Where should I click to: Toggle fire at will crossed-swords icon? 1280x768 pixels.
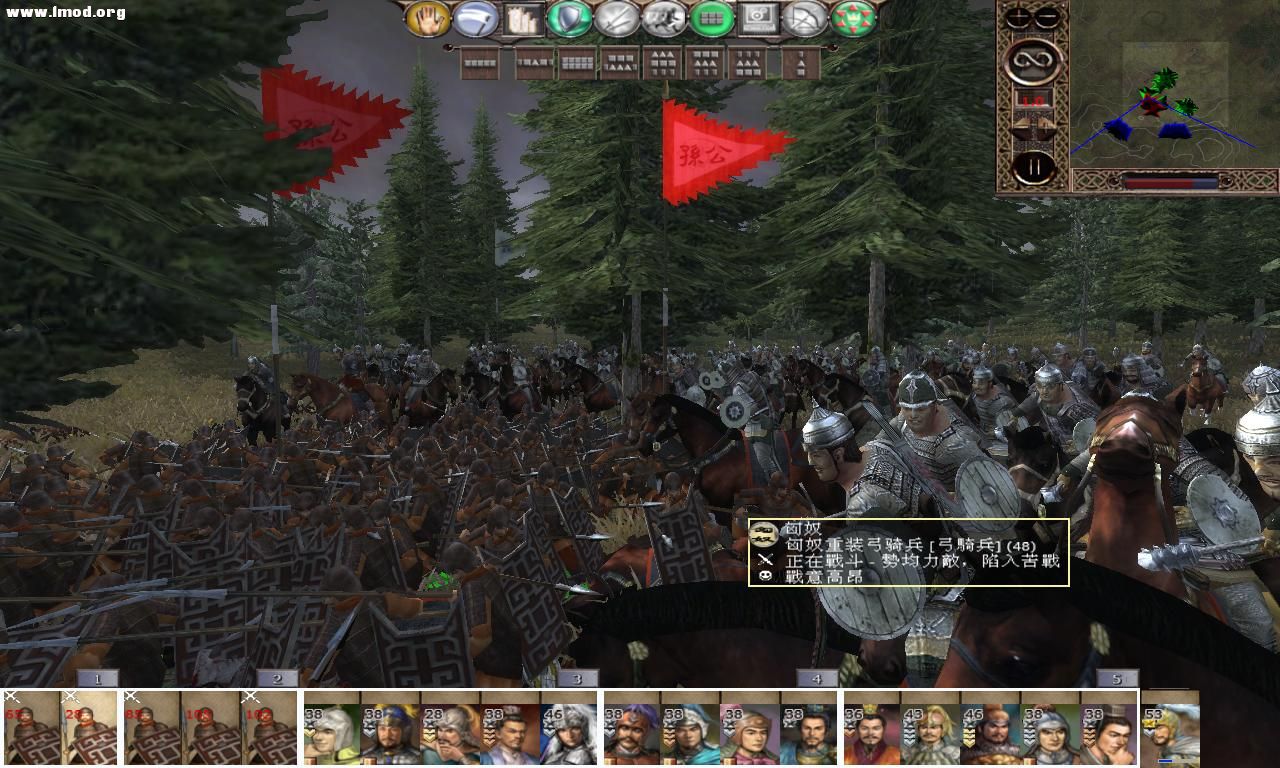619,18
